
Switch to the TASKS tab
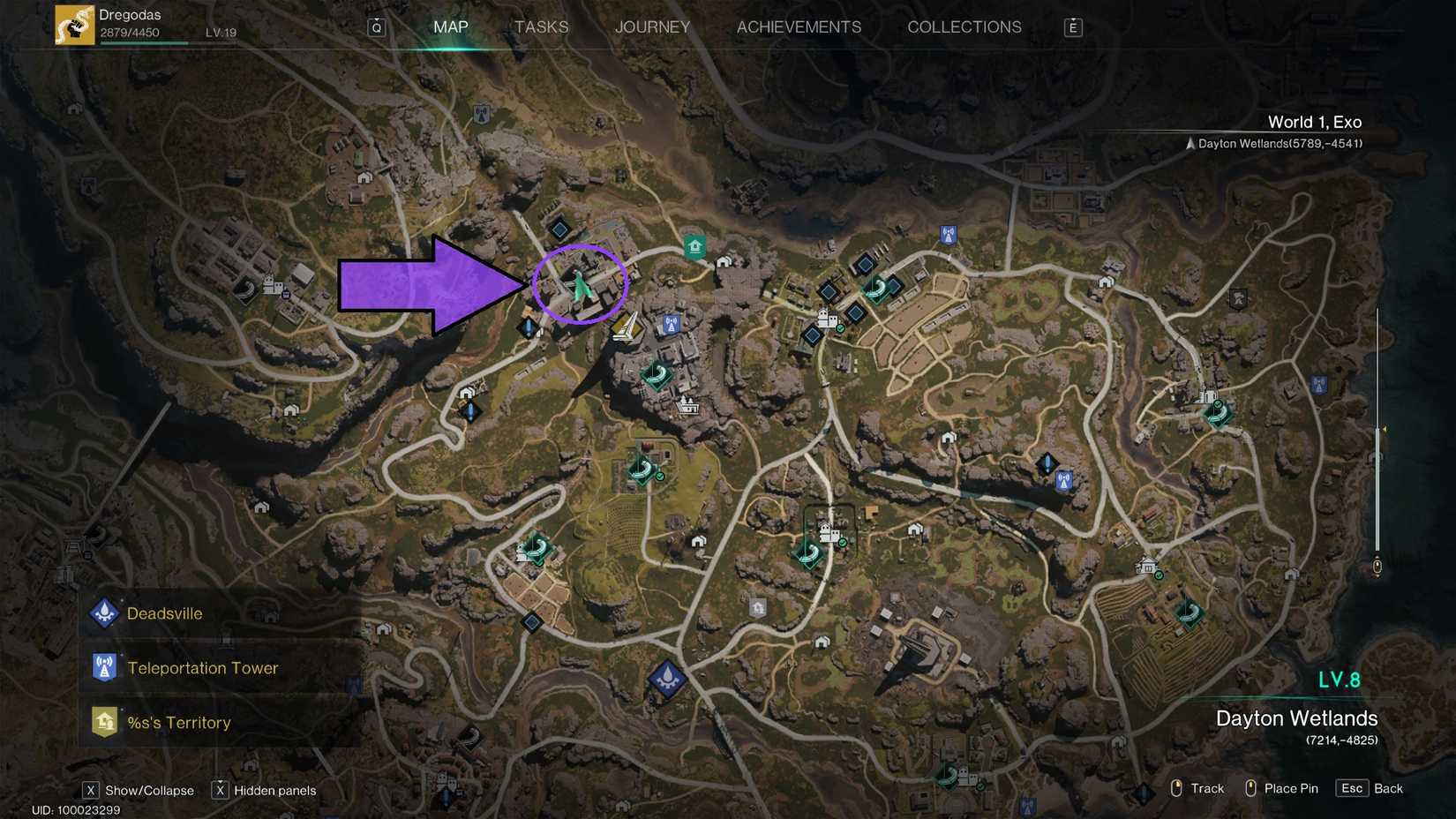(x=541, y=26)
